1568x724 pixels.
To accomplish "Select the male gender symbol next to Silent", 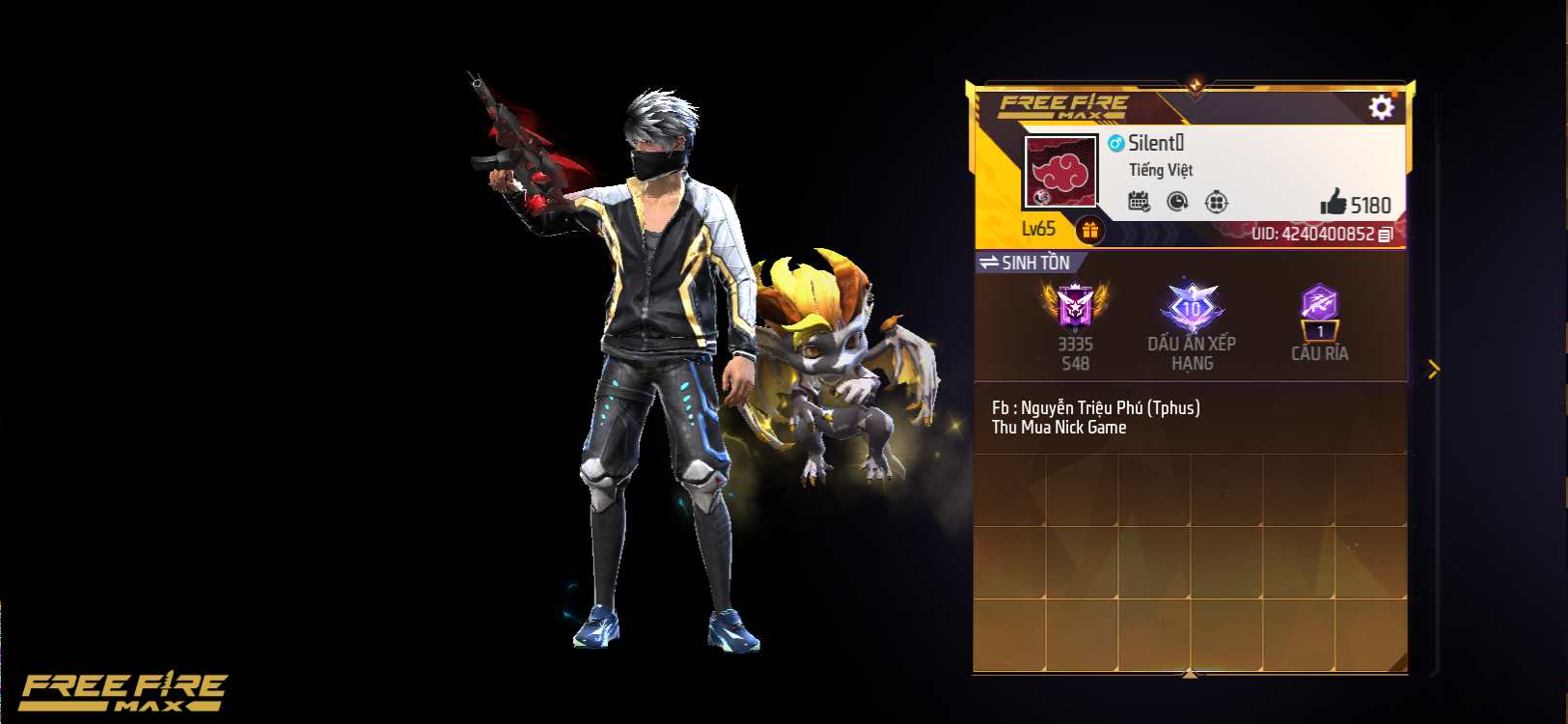I will click(x=1115, y=141).
